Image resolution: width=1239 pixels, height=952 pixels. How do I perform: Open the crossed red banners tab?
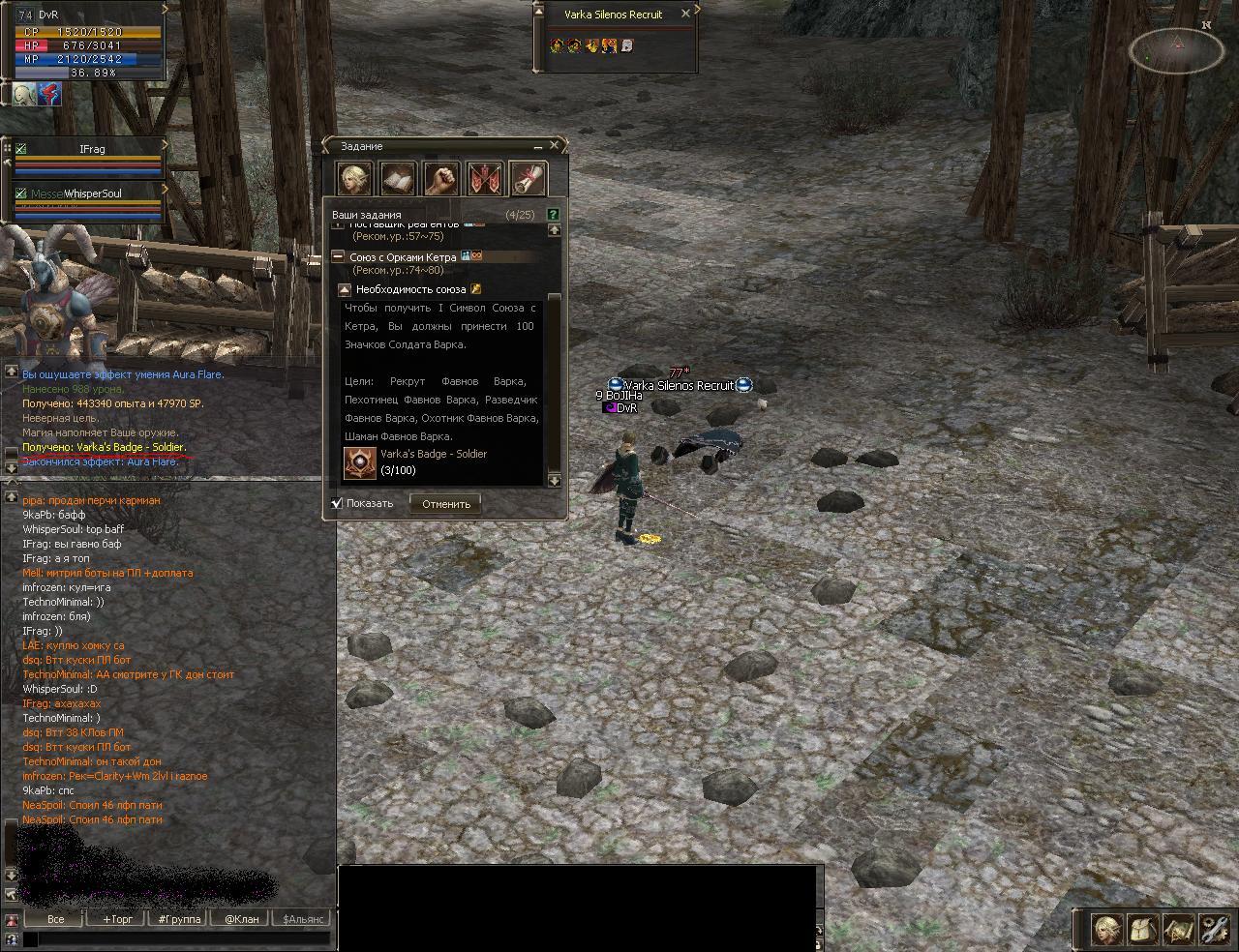(485, 179)
